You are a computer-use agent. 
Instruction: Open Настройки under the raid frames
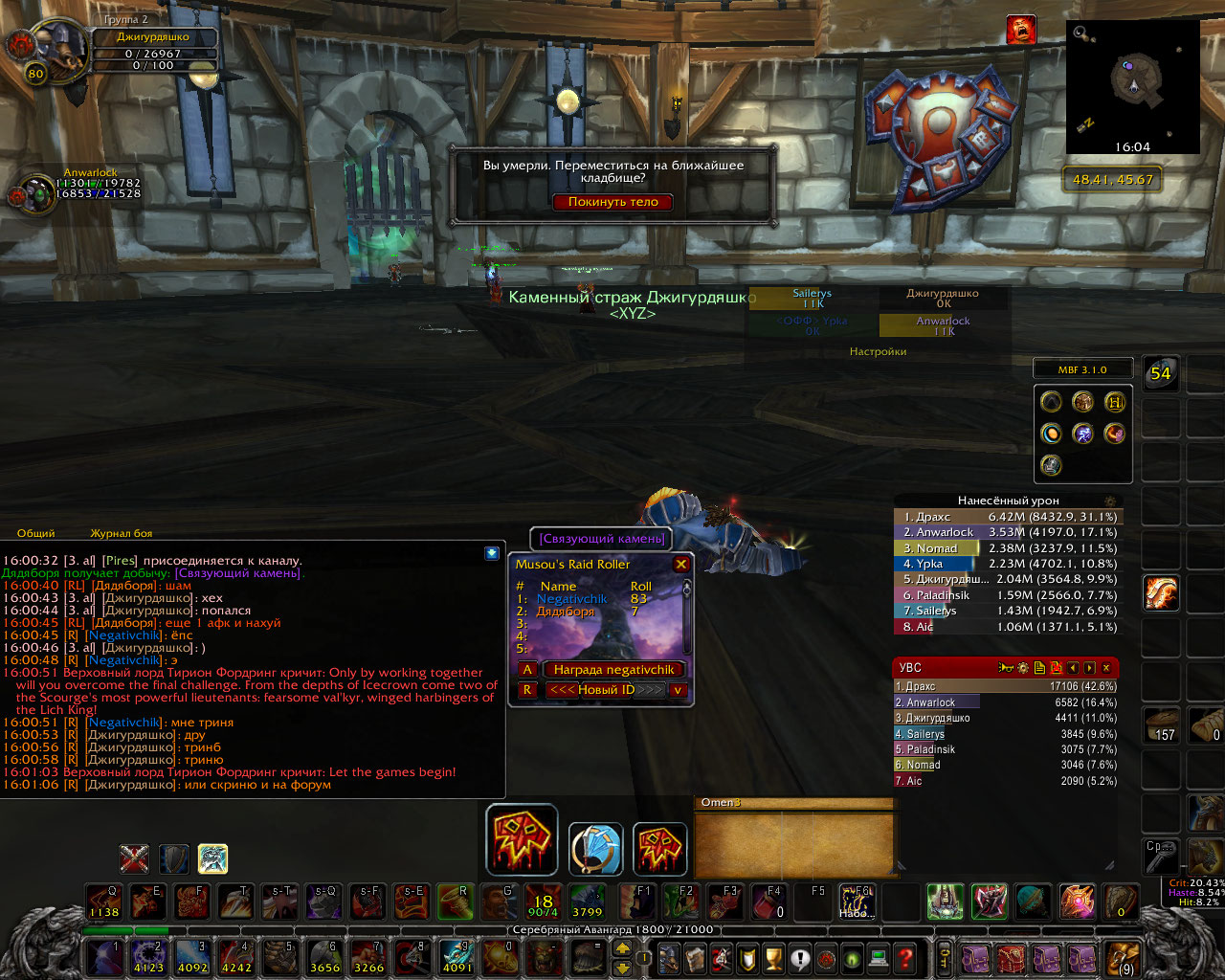[x=878, y=351]
